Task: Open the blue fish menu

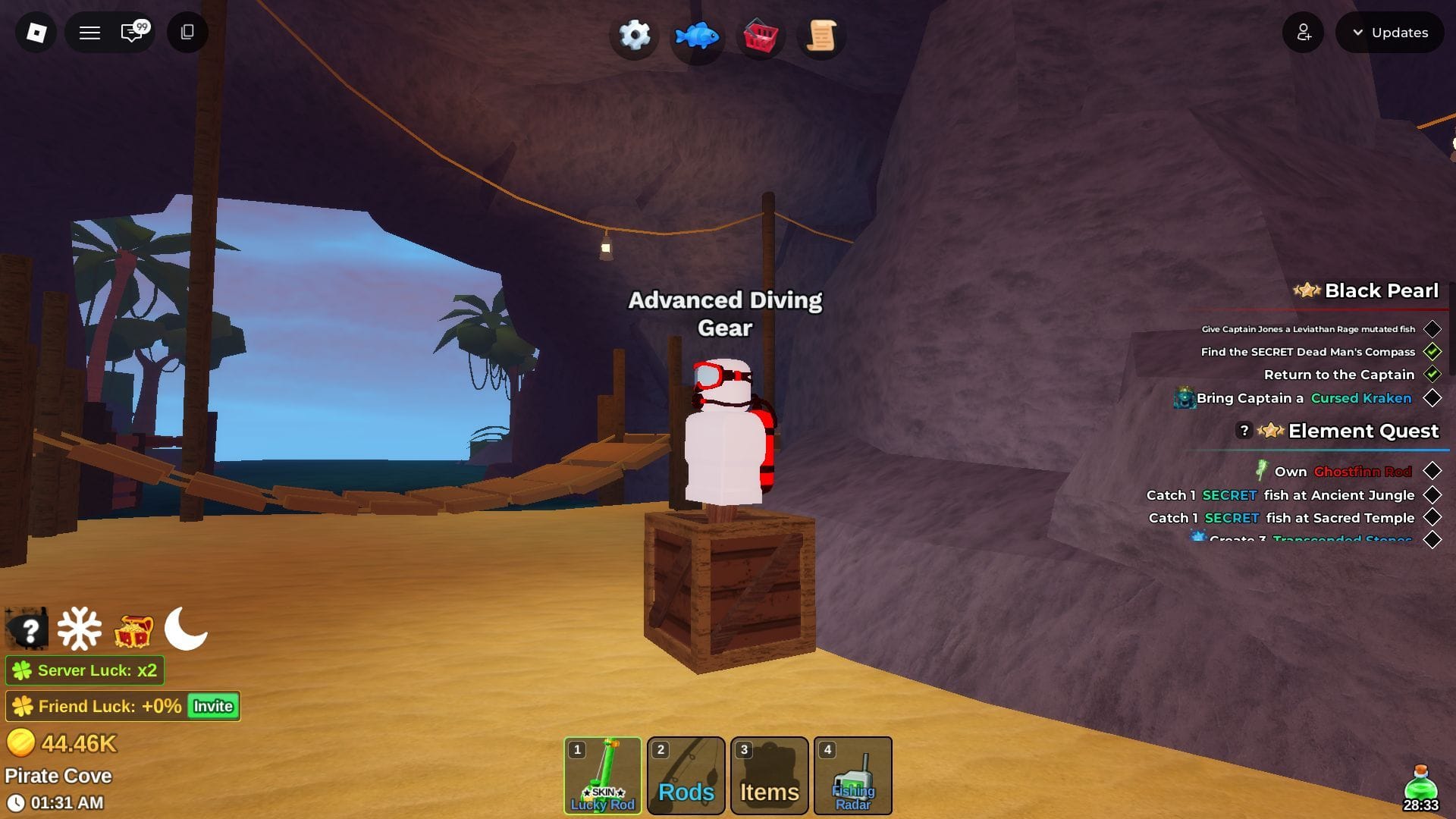Action: (696, 36)
